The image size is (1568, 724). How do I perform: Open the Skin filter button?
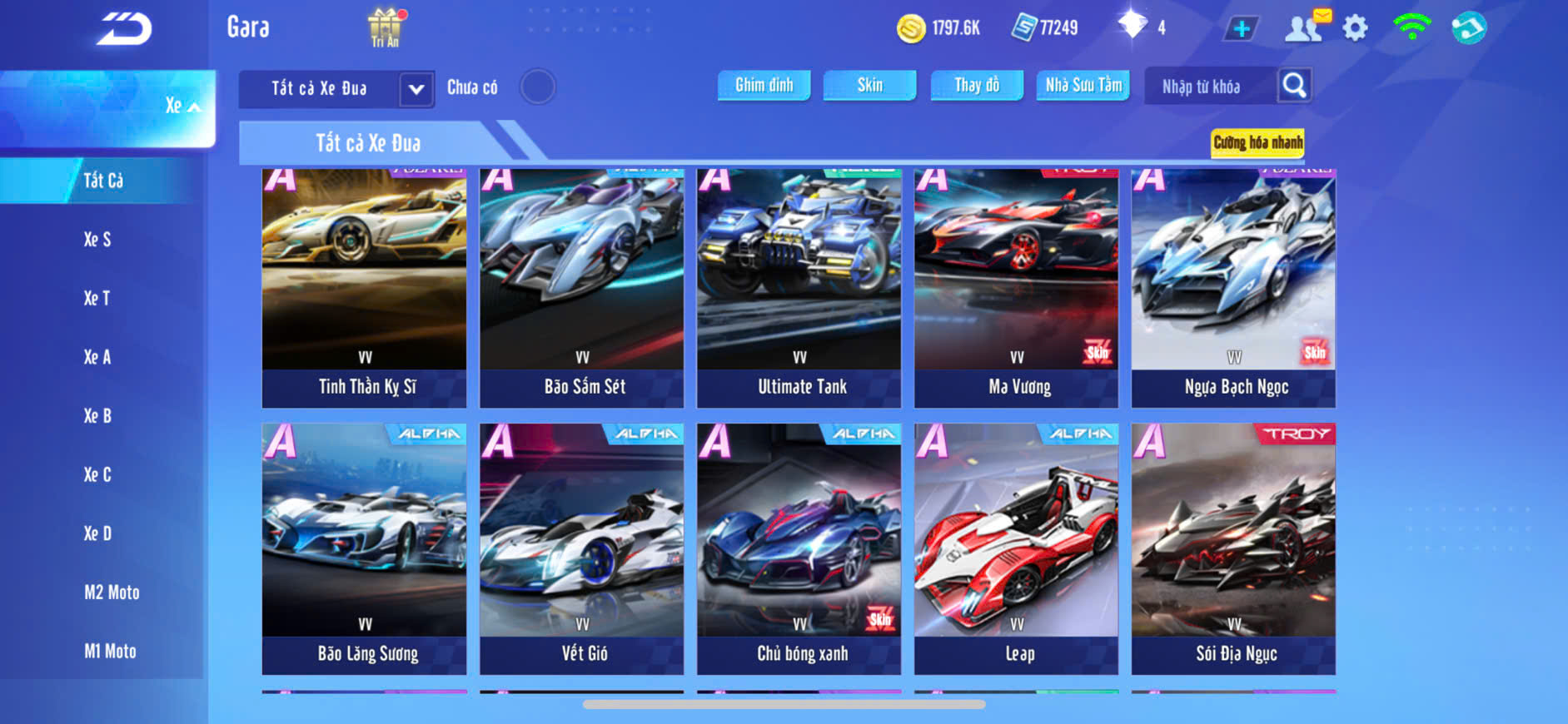point(869,85)
